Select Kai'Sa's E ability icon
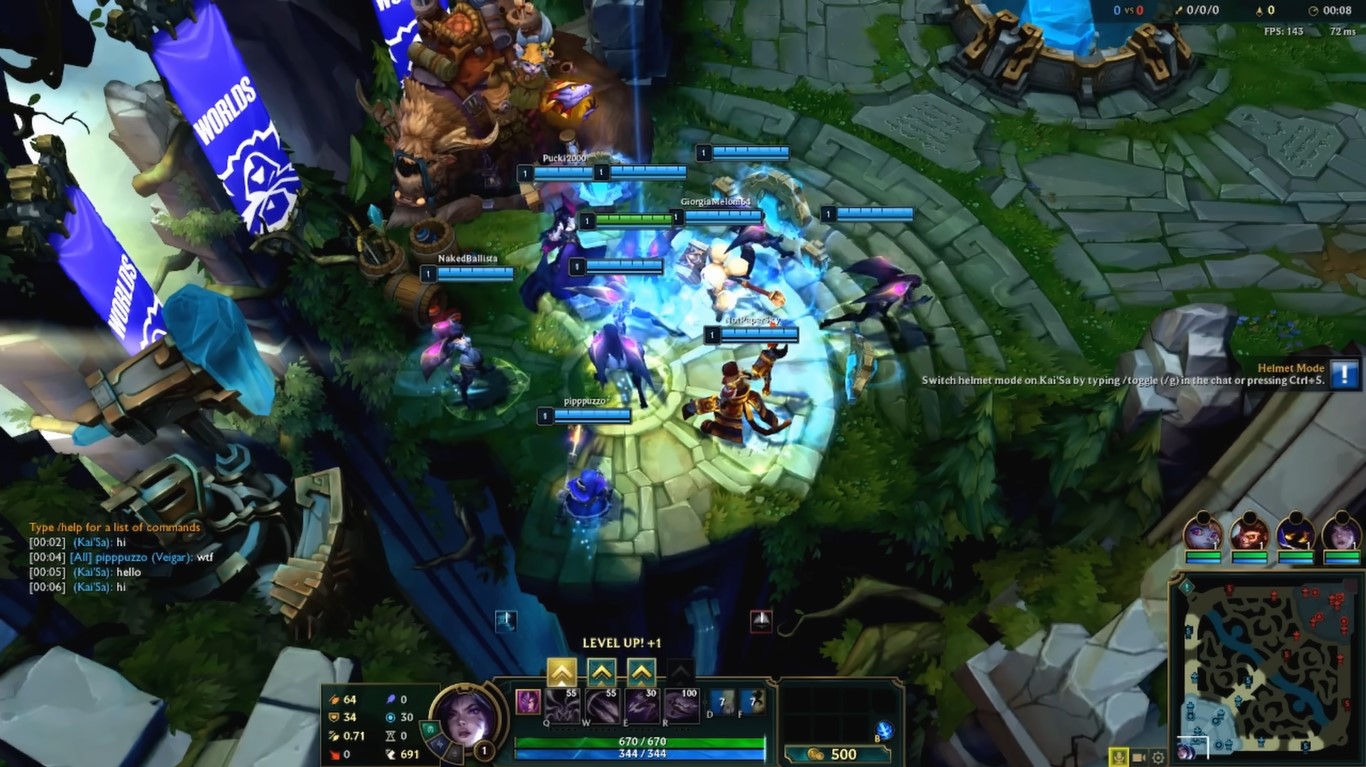This screenshot has height=767, width=1366. pos(641,707)
